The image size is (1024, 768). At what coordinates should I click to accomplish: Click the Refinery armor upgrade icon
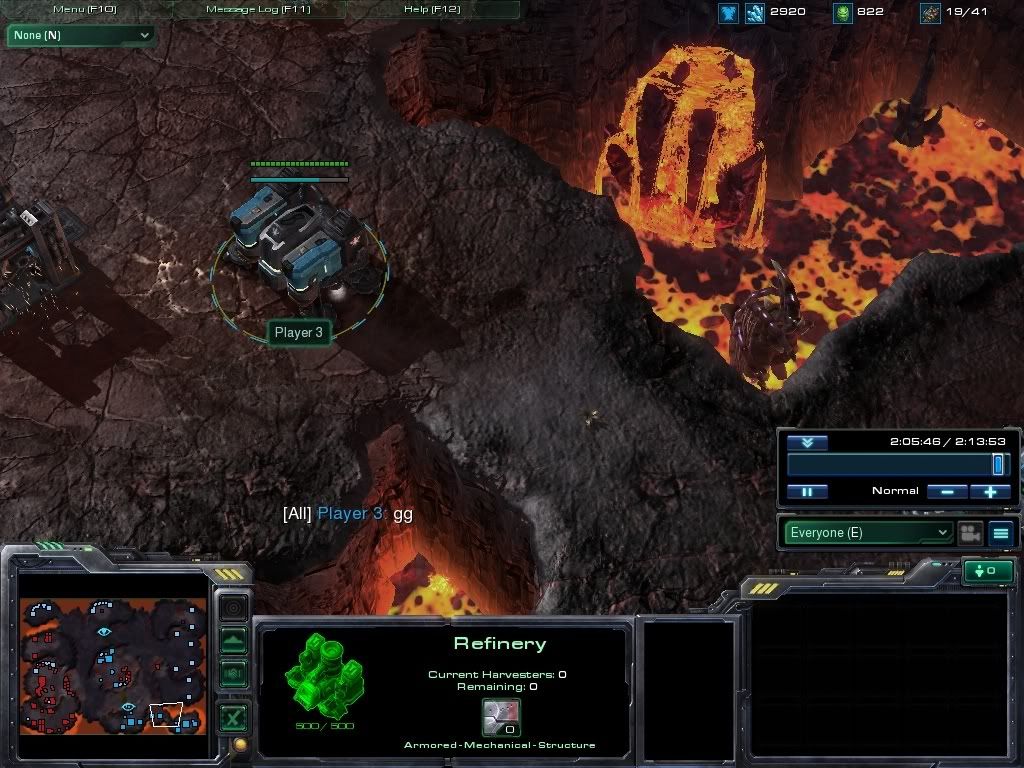click(x=501, y=718)
